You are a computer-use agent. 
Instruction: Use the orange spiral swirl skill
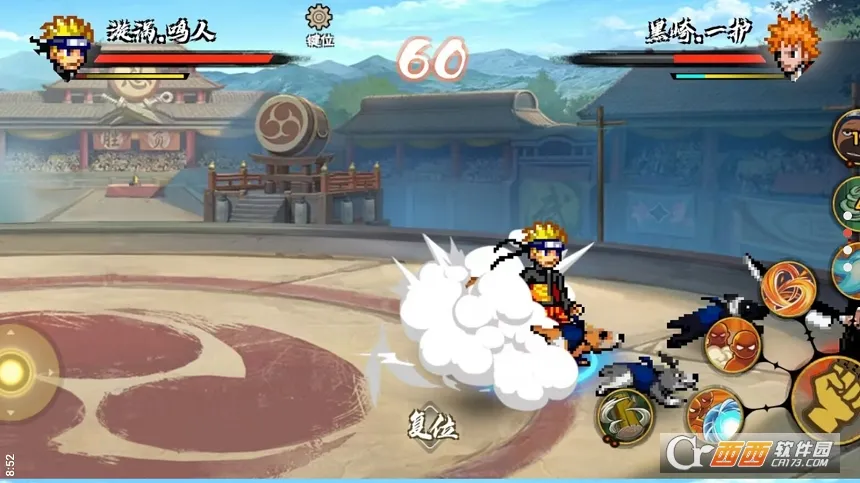point(788,288)
